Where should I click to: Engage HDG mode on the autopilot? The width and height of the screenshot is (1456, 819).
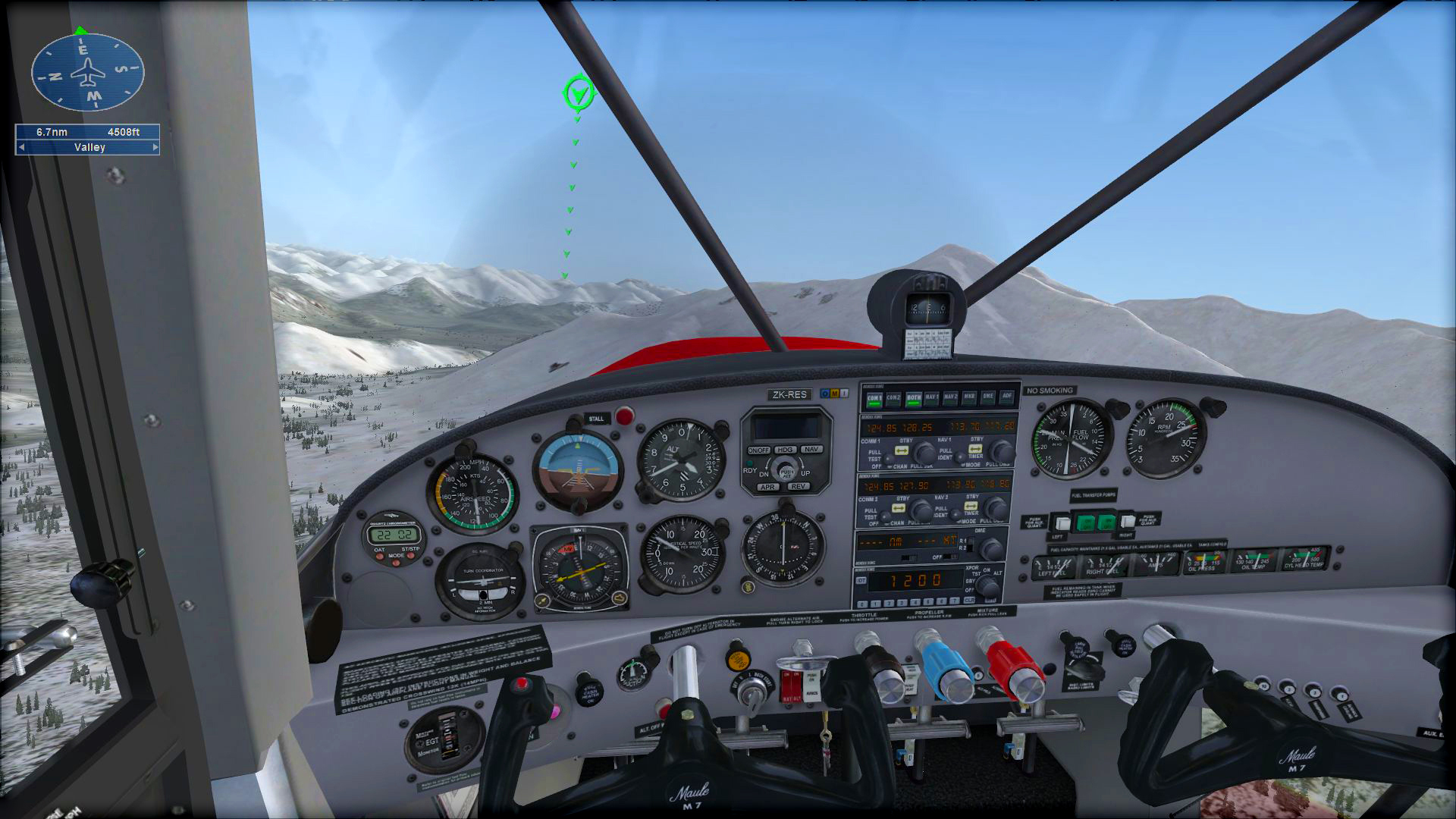786,450
